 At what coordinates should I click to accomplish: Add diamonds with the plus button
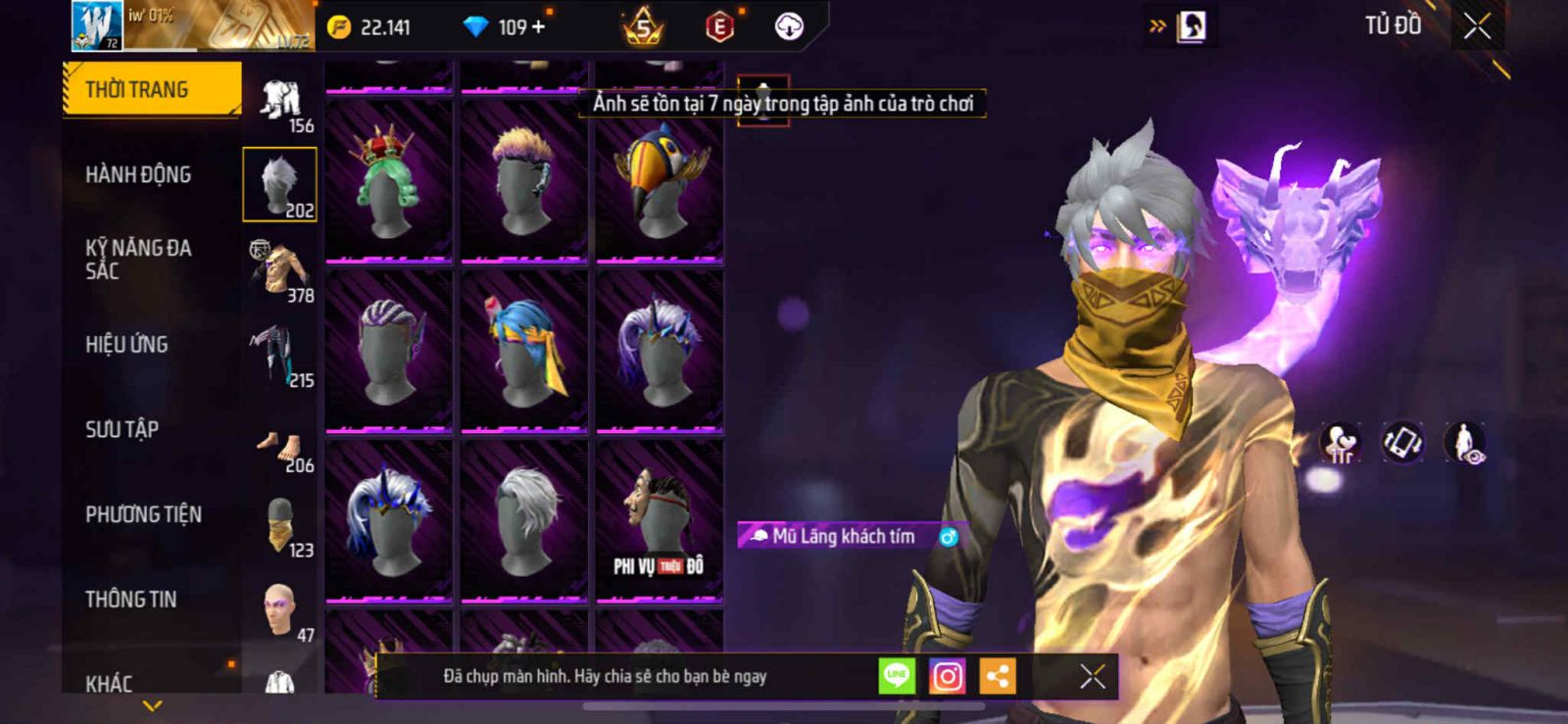[x=538, y=27]
